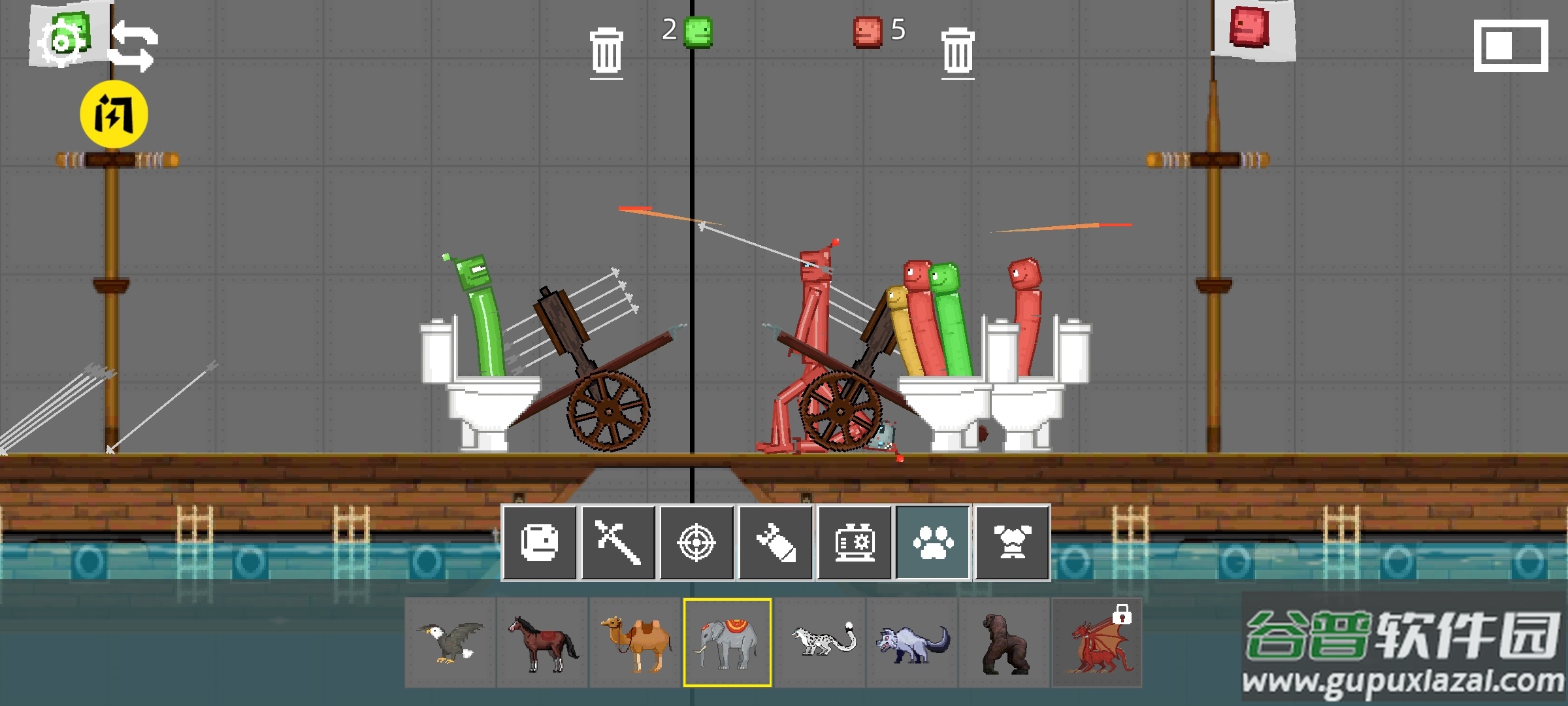Activate the yellow lightning flash button

[x=114, y=114]
